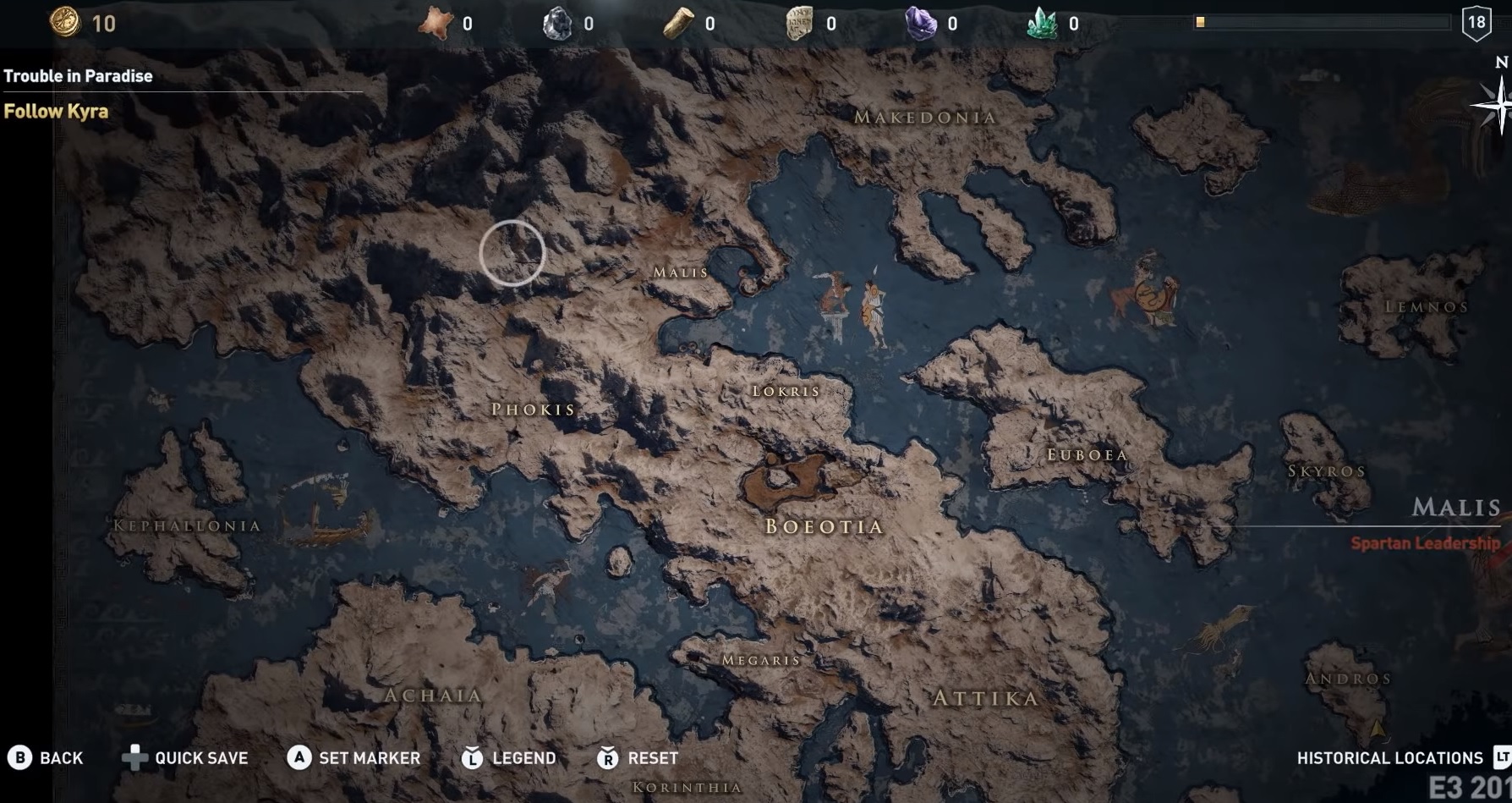The image size is (1512, 803).
Task: Click the Achaia region name
Action: tap(434, 696)
